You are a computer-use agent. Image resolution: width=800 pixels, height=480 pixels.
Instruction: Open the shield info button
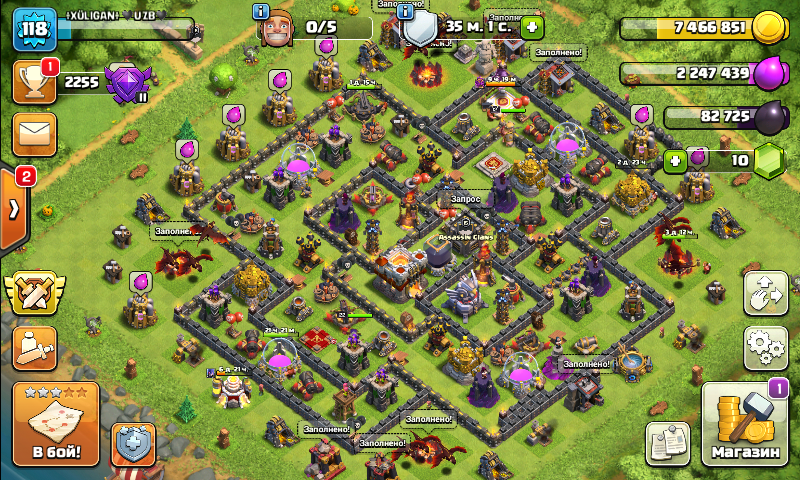coord(406,12)
